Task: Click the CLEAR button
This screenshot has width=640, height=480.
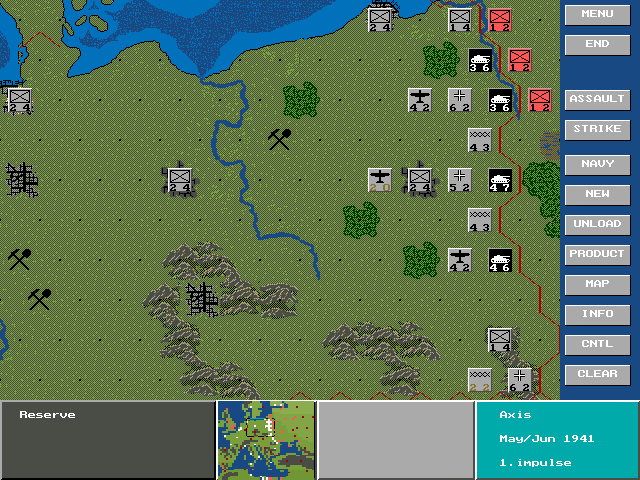Action: tap(597, 374)
